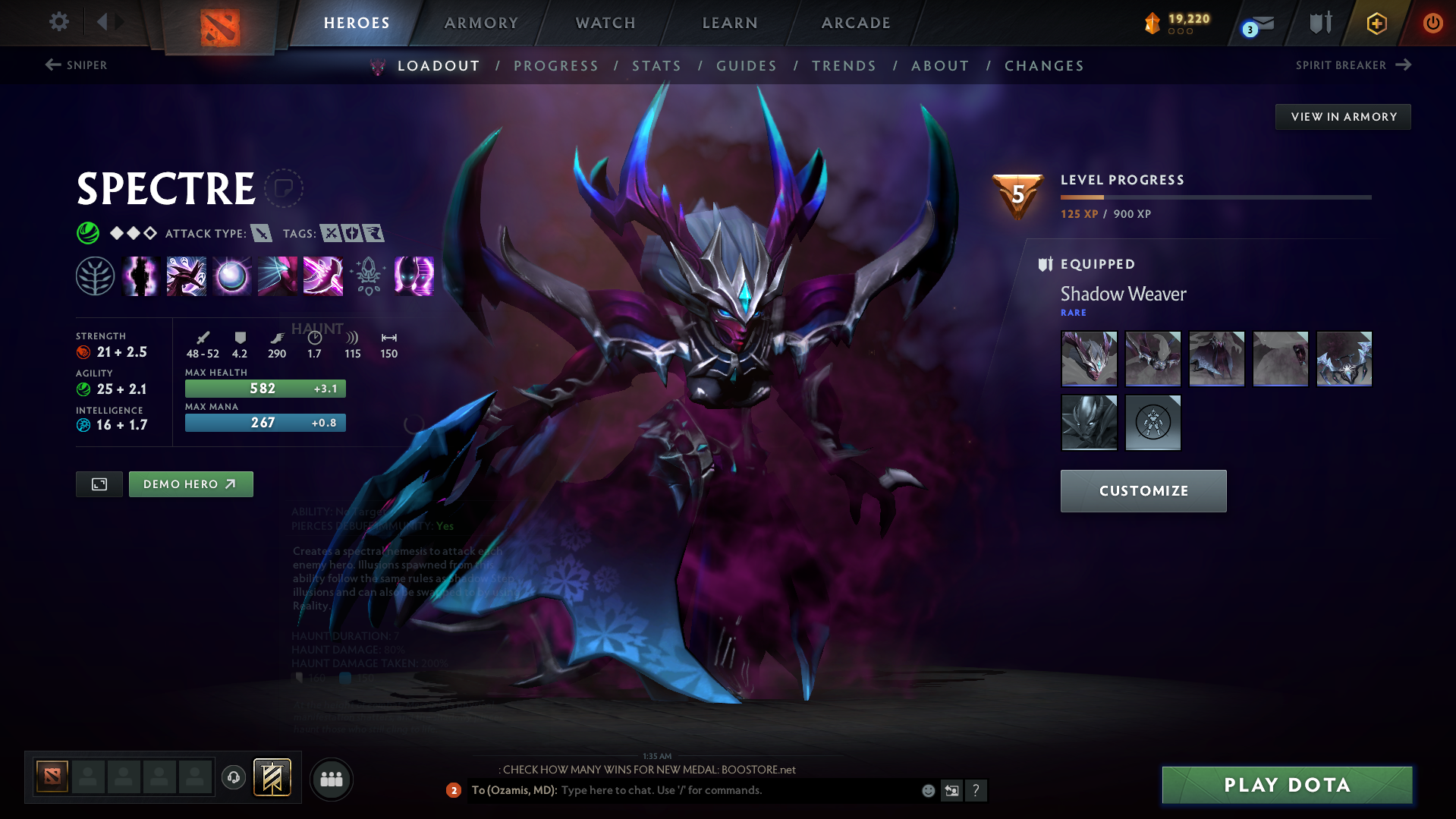1456x819 pixels.
Task: Open the ARMORY menu item
Action: (x=481, y=23)
